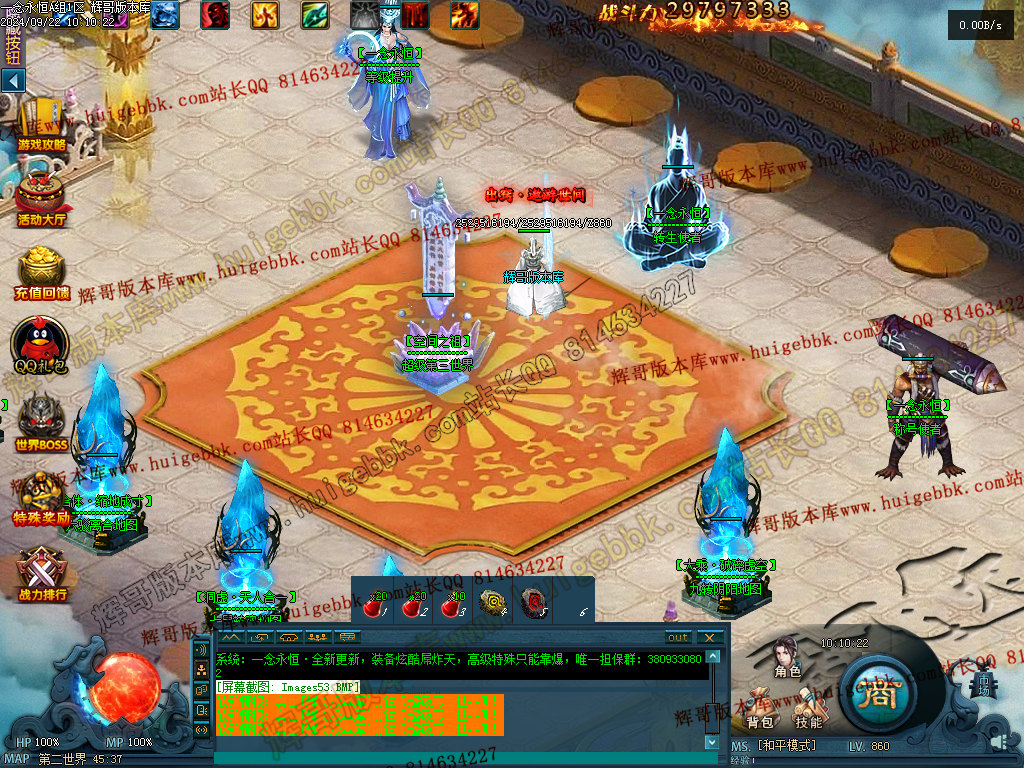
Task: Collapse side buttons with the blue left arrow
Action: (x=13, y=80)
